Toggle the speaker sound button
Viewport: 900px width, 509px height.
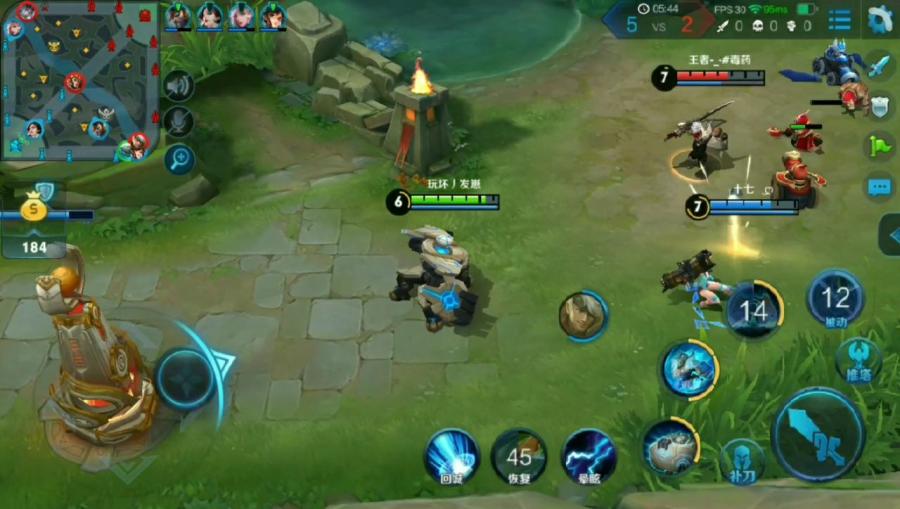(x=179, y=86)
